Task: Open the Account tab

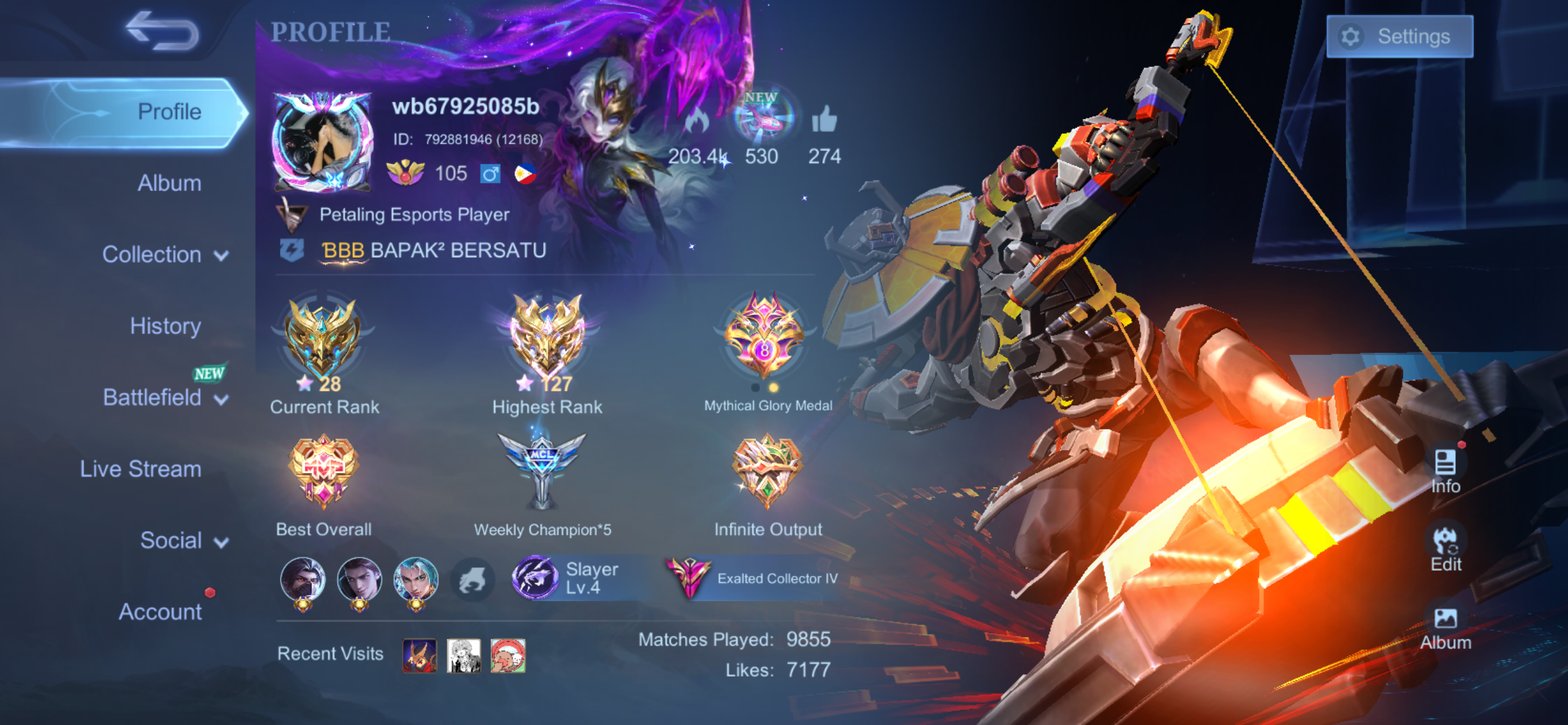Action: pyautogui.click(x=160, y=612)
